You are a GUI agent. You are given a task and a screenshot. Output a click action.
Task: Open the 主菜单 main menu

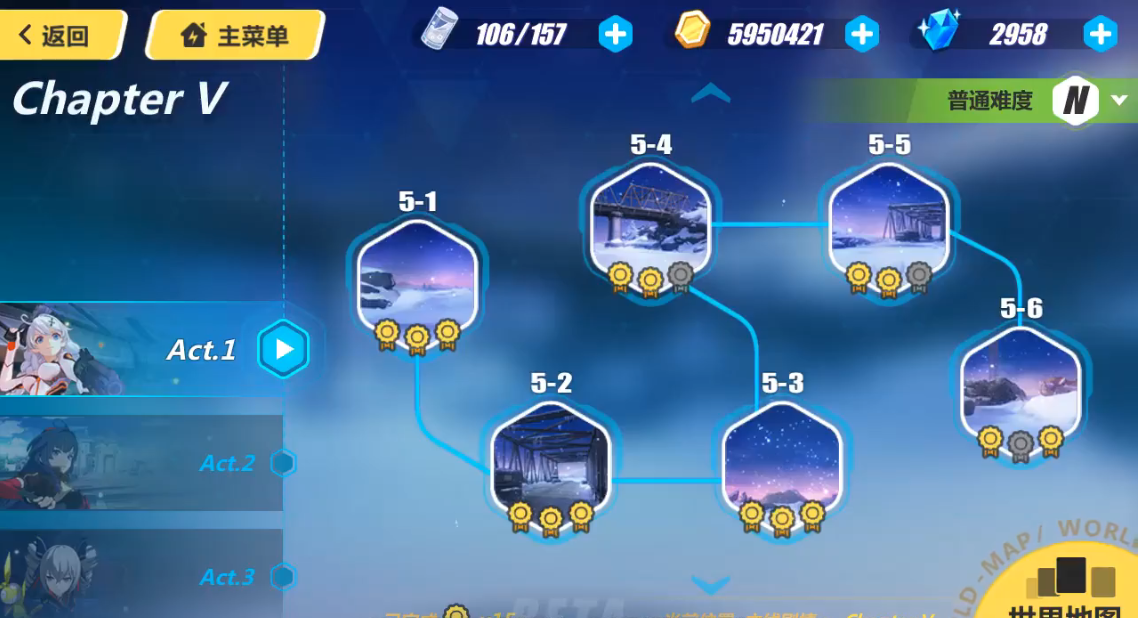click(234, 36)
